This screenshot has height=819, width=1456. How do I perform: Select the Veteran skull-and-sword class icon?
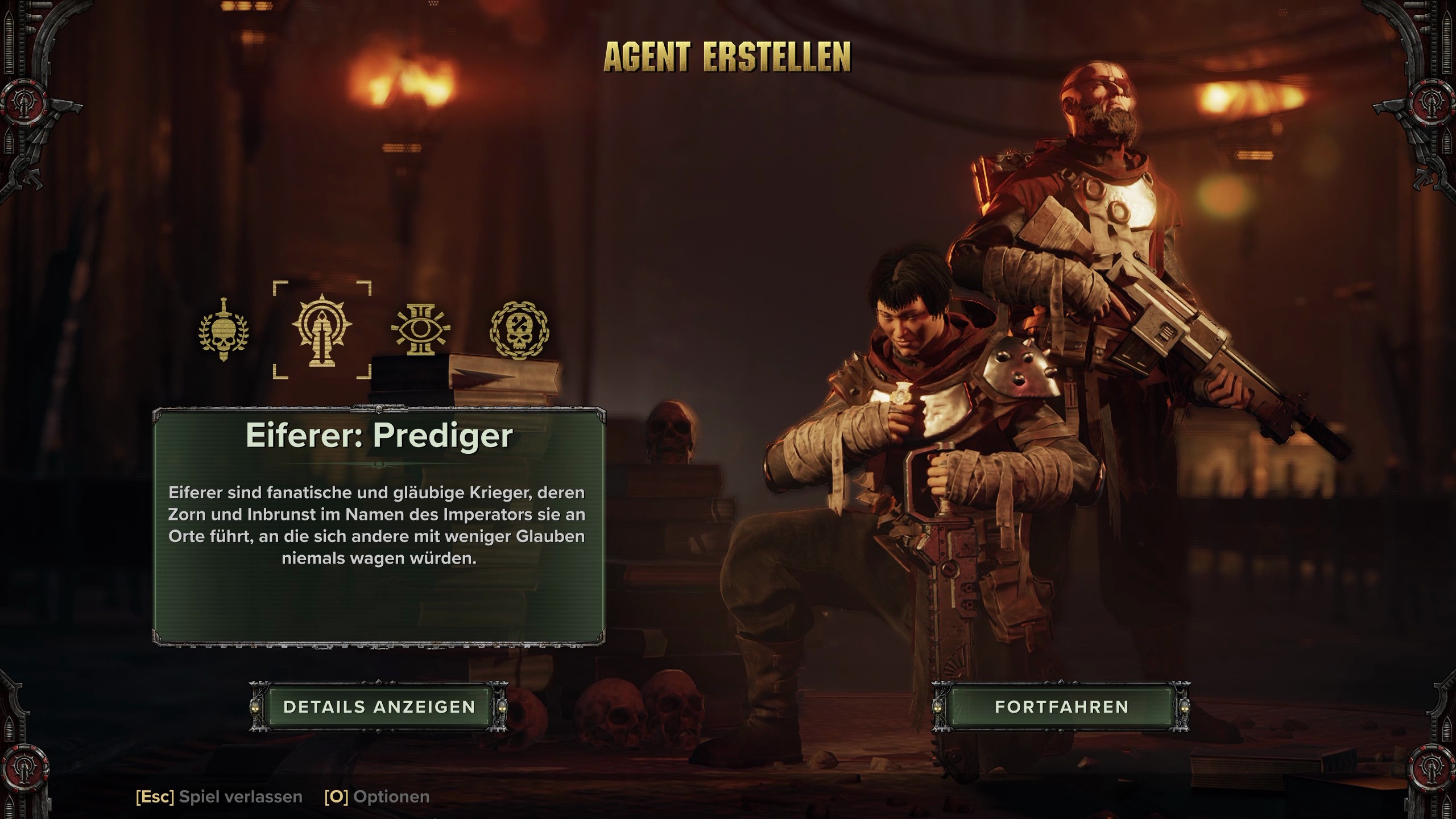(224, 330)
